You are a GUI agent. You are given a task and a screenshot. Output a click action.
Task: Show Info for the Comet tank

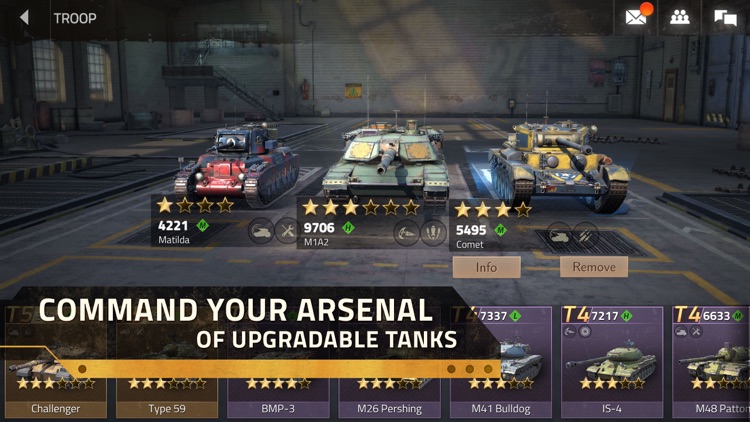pyautogui.click(x=486, y=267)
